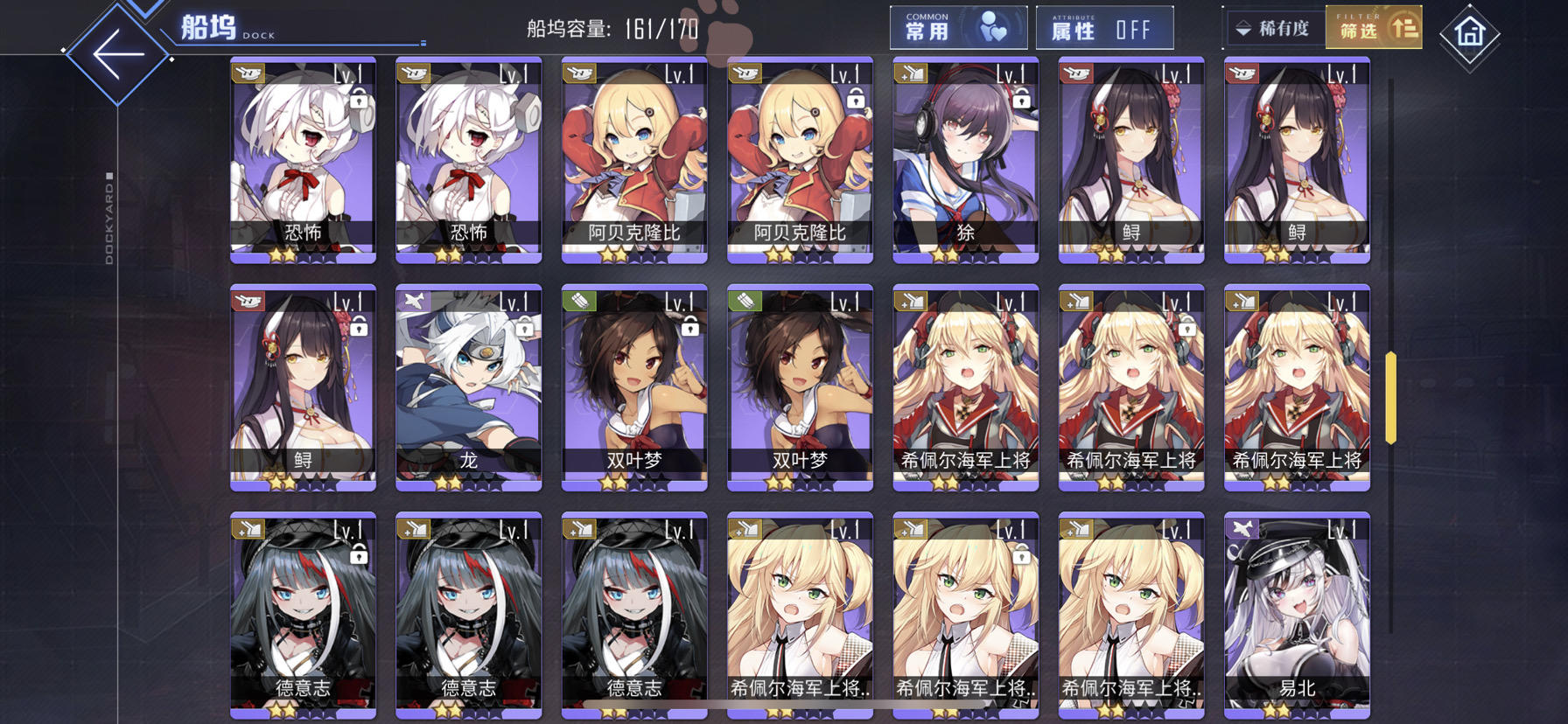This screenshot has width=1568, height=724.
Task: Tap the lock icon on the first 恐怖 card
Action: tap(357, 104)
